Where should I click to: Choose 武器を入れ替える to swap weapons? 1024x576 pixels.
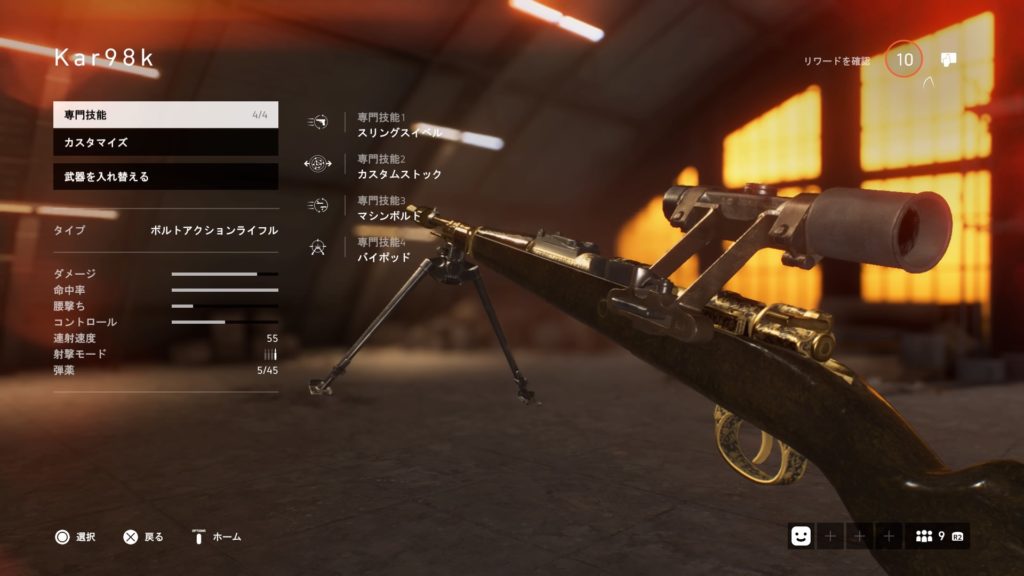click(165, 177)
